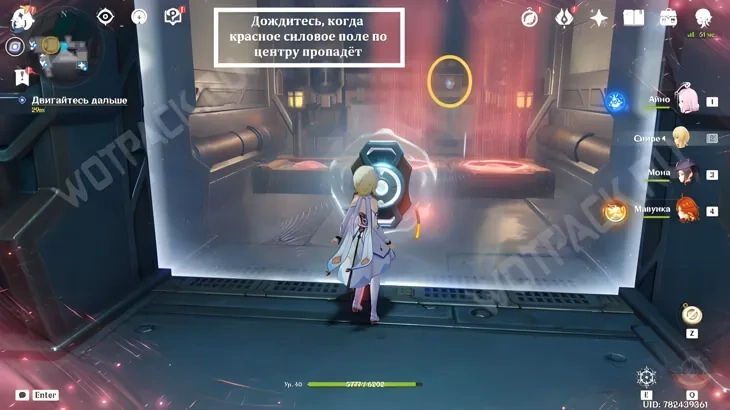The image size is (730, 410).
Task: Click the round icon left of minimap
Action: tap(15, 46)
